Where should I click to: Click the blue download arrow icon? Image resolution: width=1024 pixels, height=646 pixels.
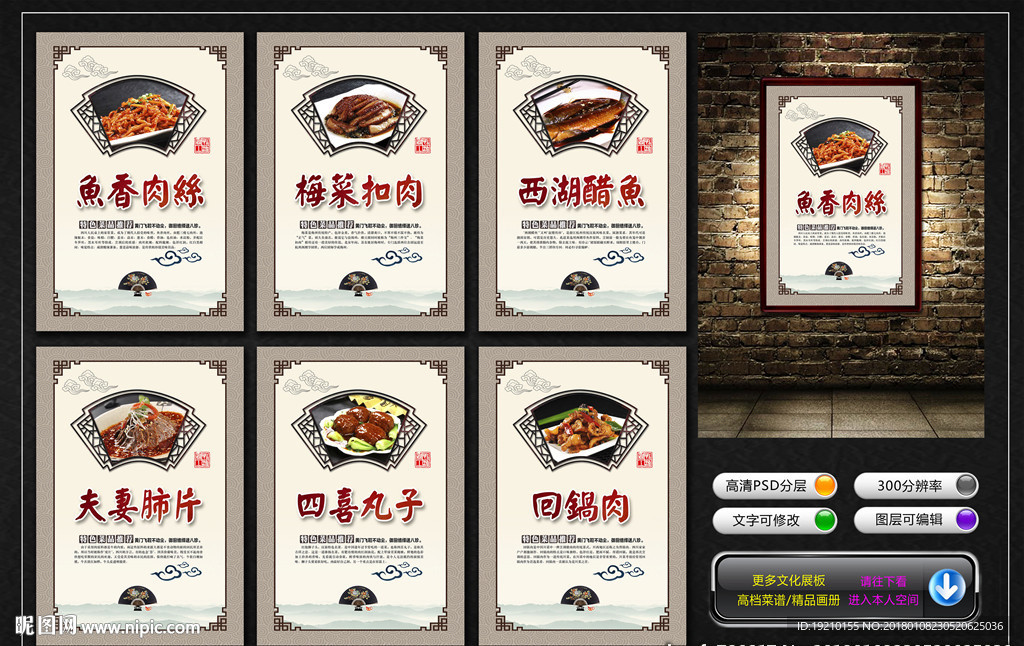click(x=946, y=588)
